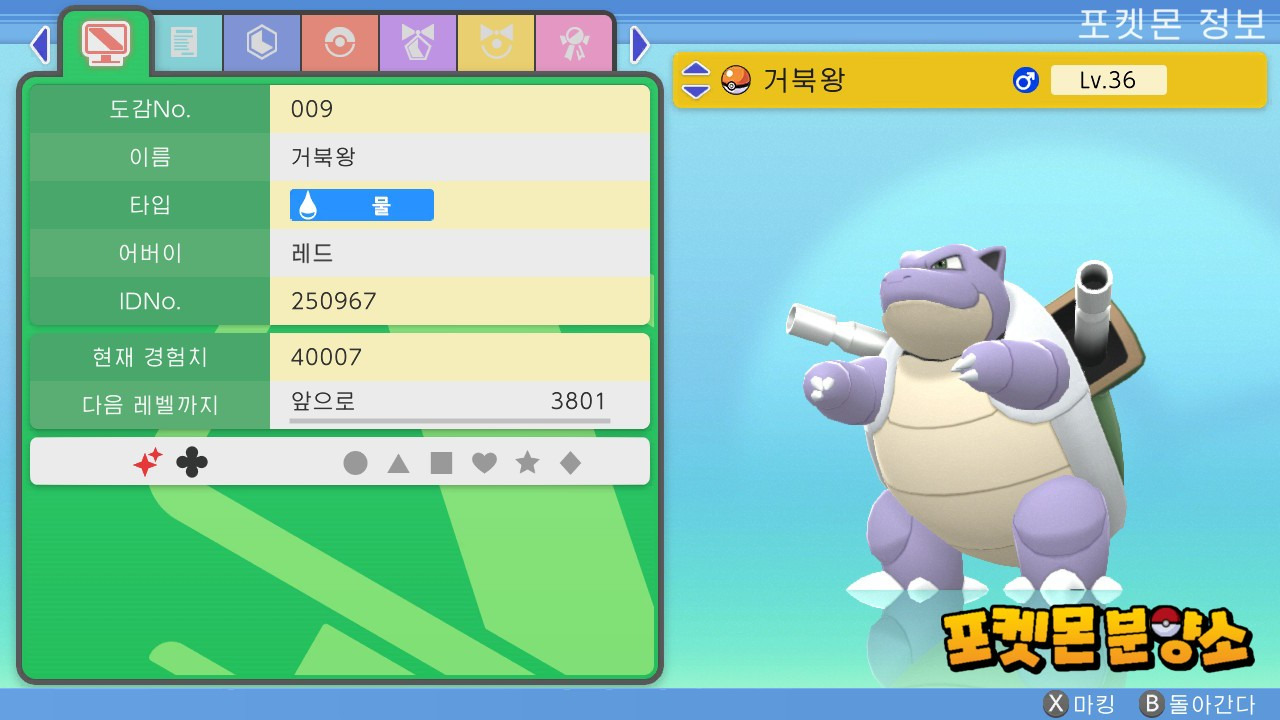Toggle the star marking

527,463
